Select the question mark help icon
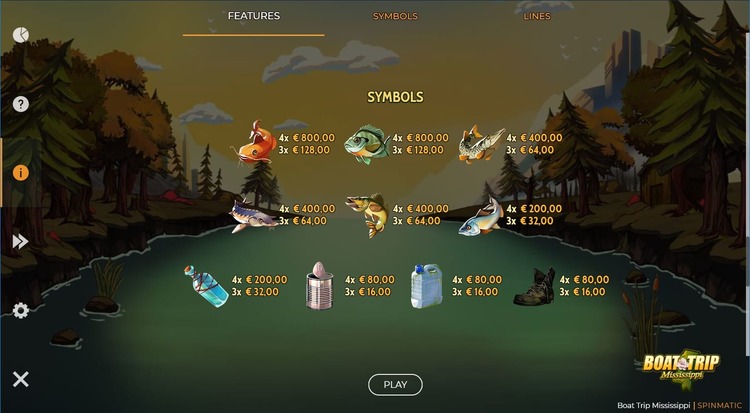Image resolution: width=750 pixels, height=413 pixels. pyautogui.click(x=20, y=103)
